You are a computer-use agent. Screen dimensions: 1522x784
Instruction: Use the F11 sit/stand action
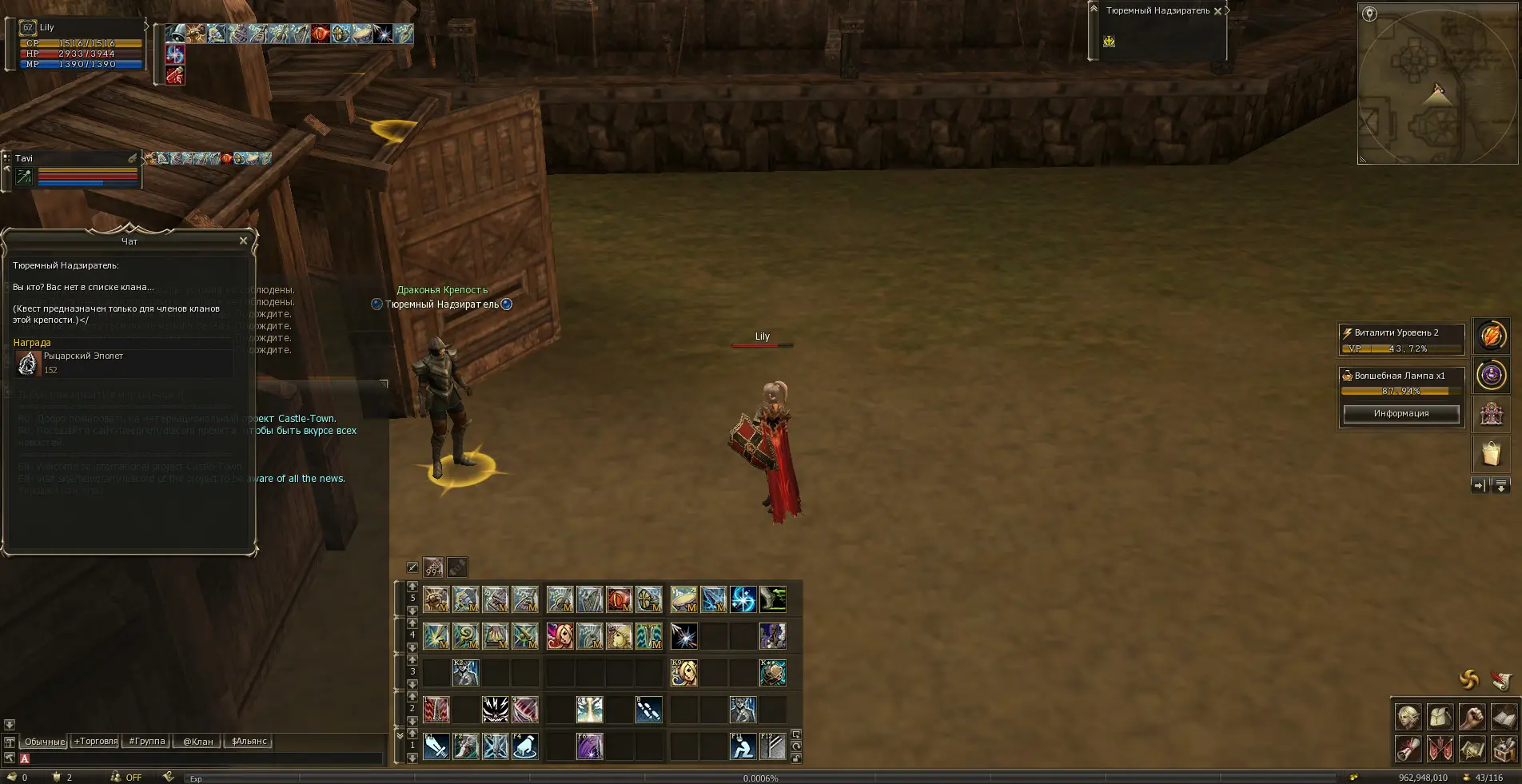click(x=743, y=746)
